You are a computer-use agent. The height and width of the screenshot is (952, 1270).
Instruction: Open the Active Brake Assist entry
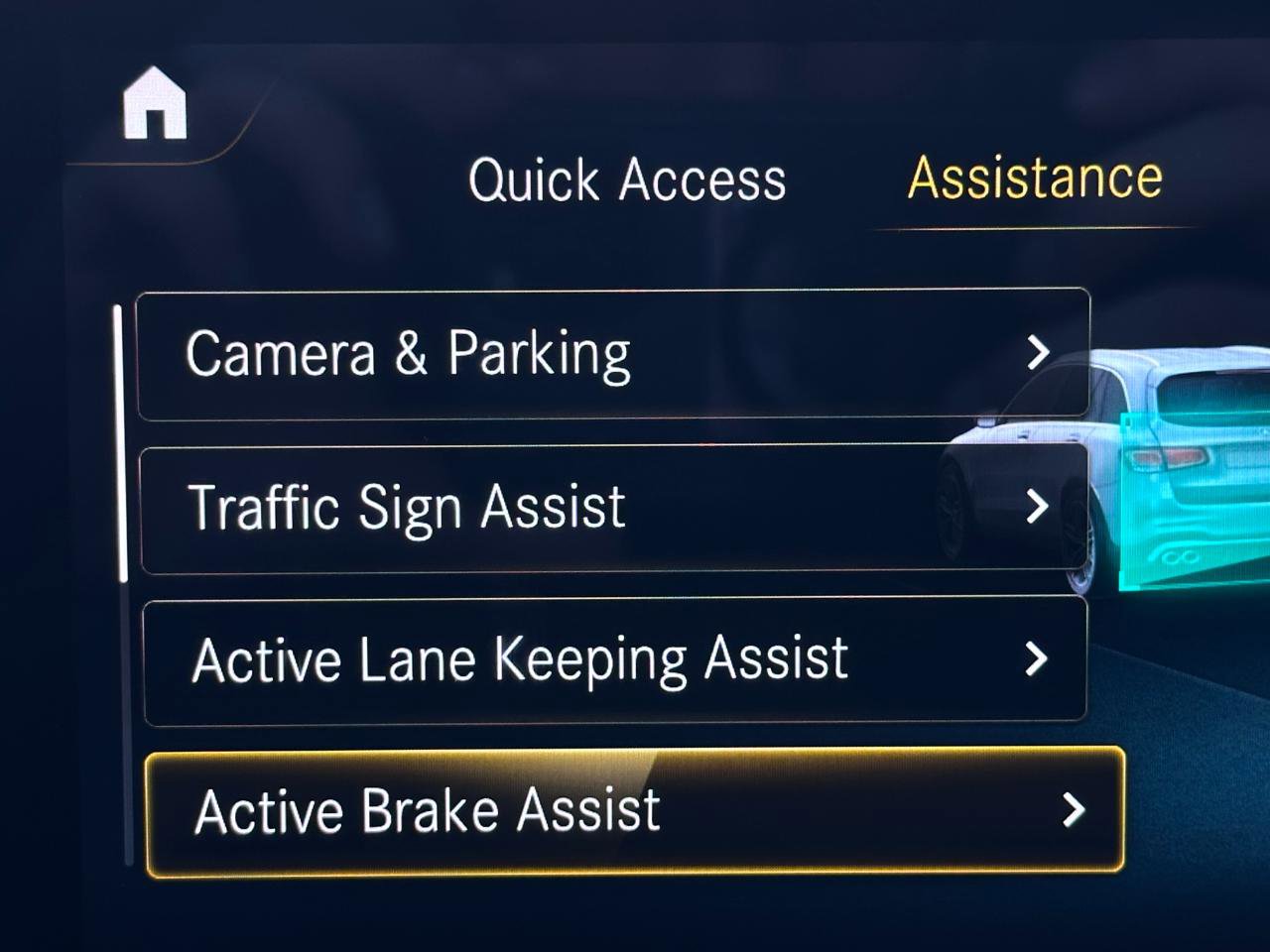coord(634,812)
